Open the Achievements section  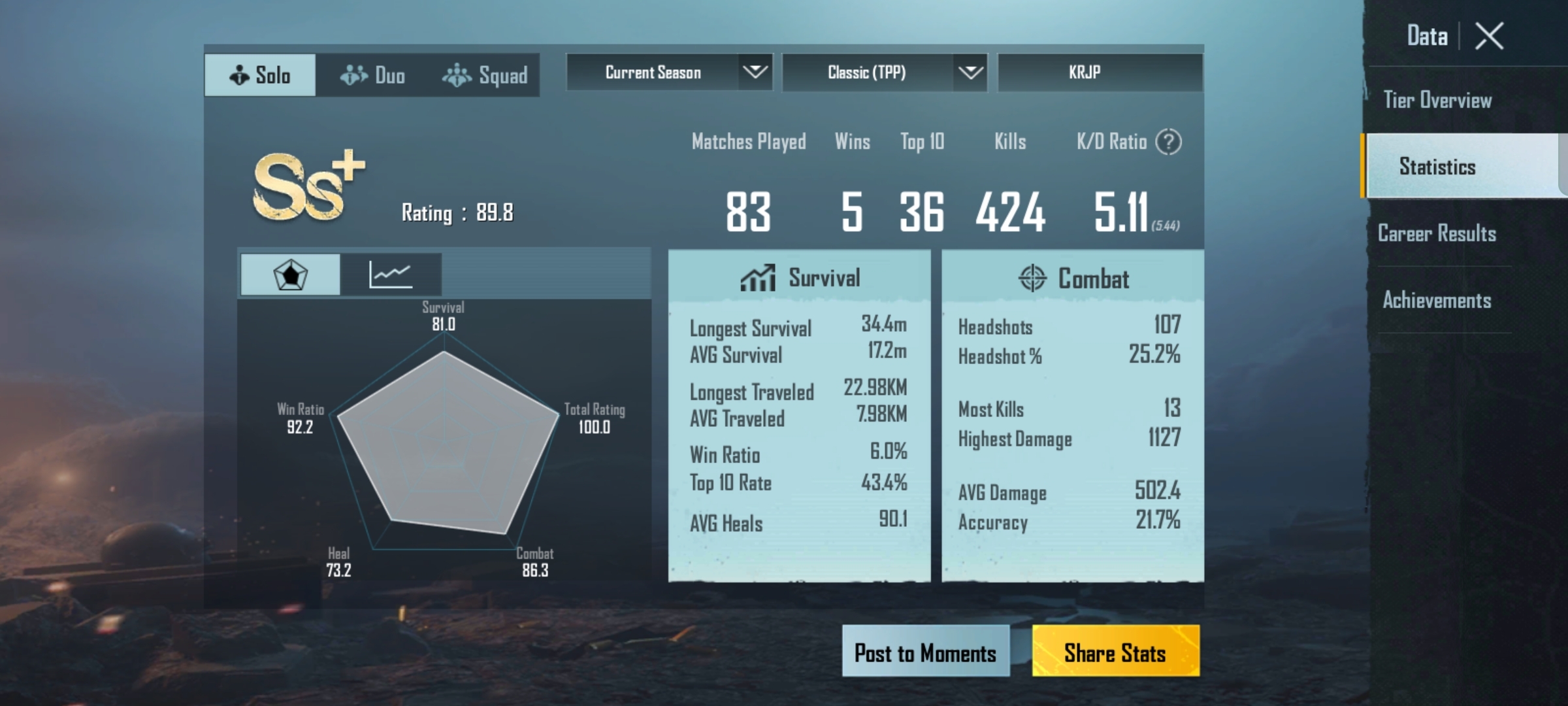coord(1436,299)
